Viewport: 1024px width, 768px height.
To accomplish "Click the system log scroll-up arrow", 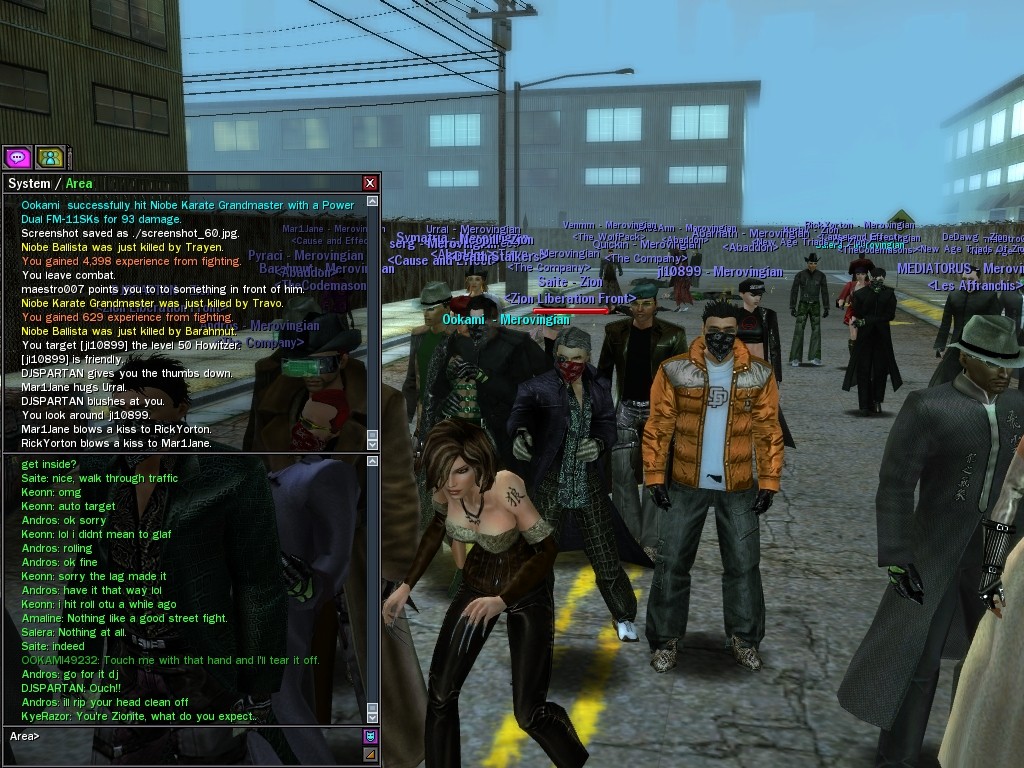I will point(373,201).
